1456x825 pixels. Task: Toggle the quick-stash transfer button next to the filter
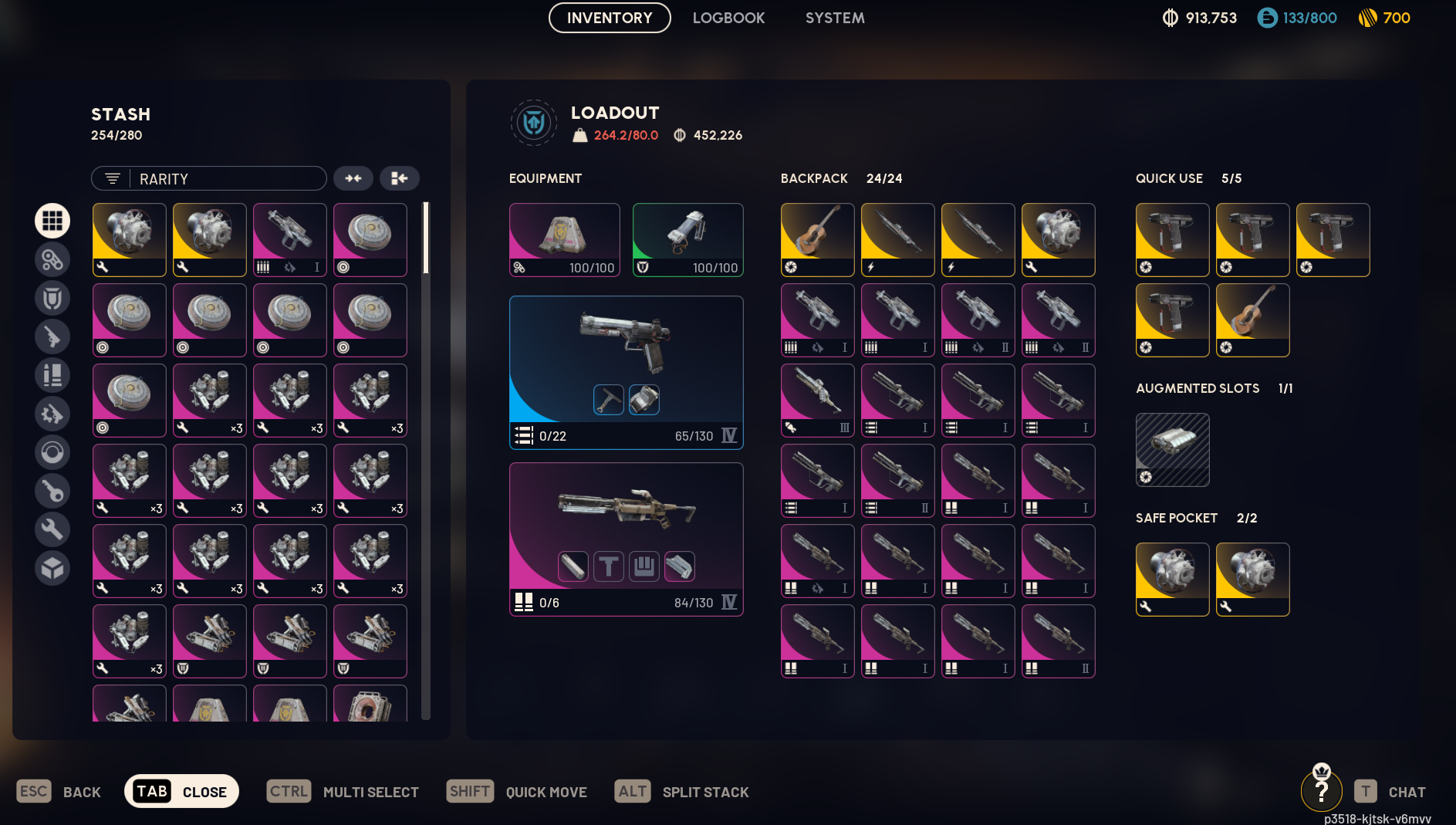[x=400, y=178]
